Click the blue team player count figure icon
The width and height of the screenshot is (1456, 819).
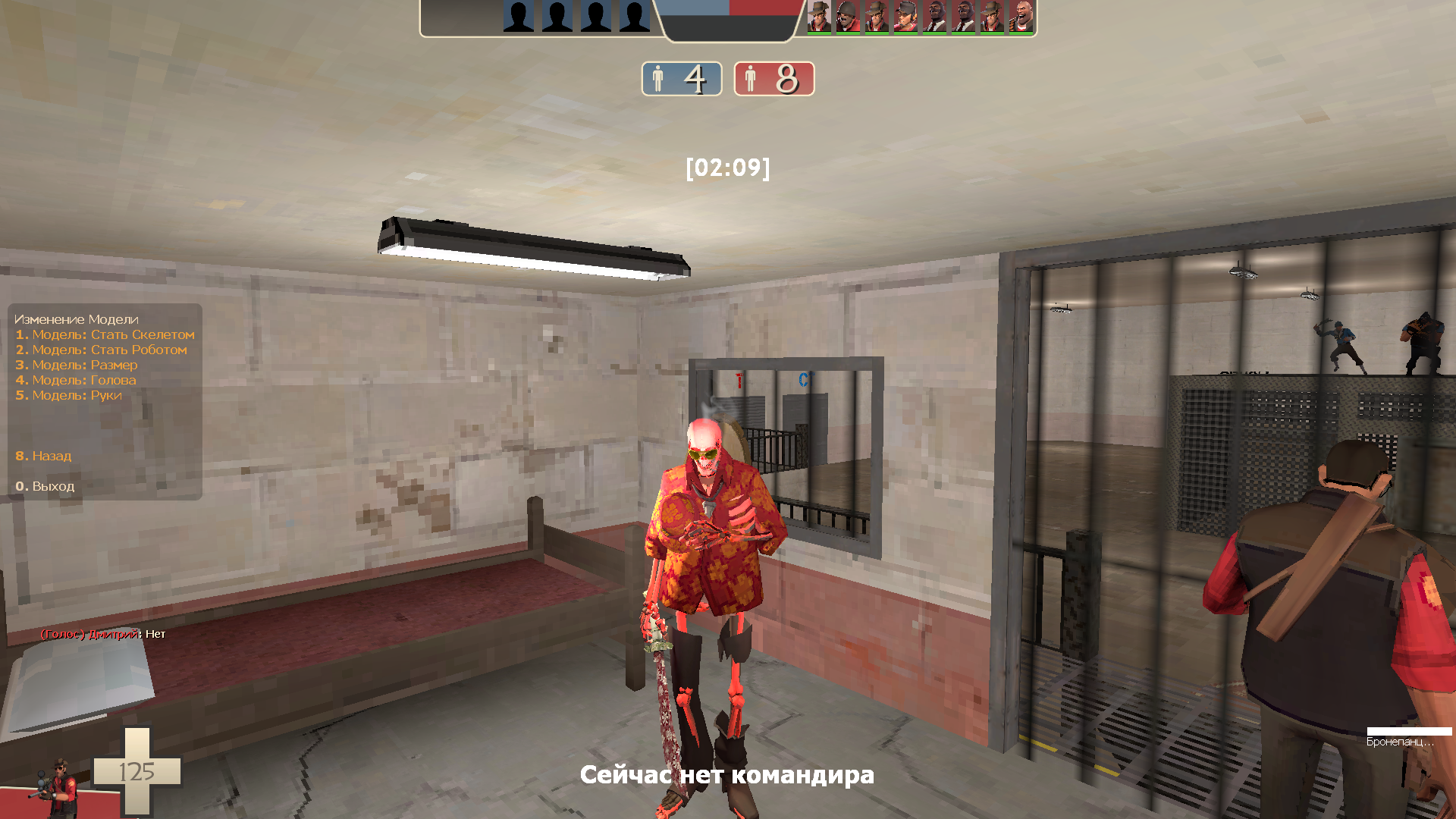click(659, 78)
